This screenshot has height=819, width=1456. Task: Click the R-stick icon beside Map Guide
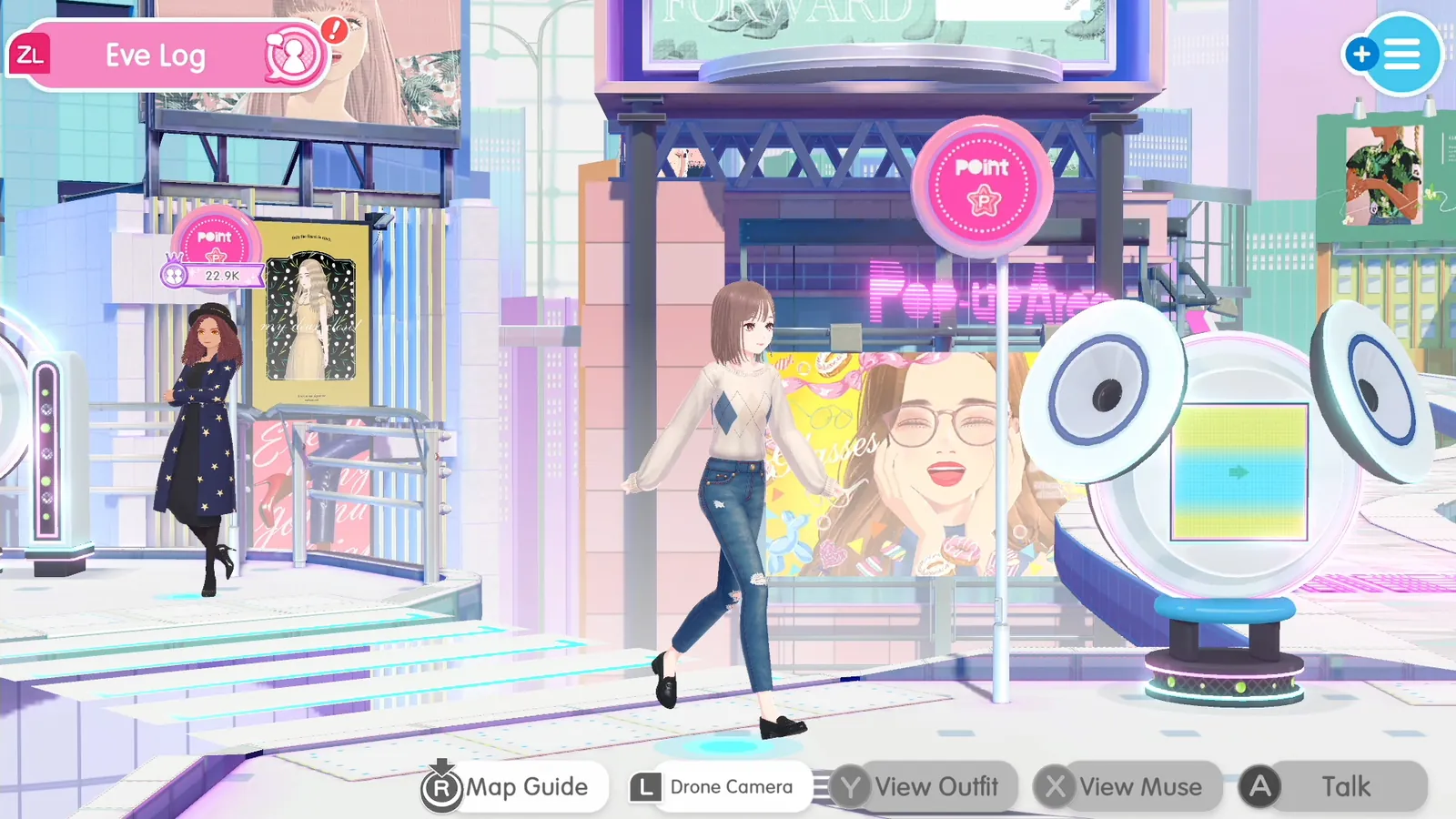(442, 787)
